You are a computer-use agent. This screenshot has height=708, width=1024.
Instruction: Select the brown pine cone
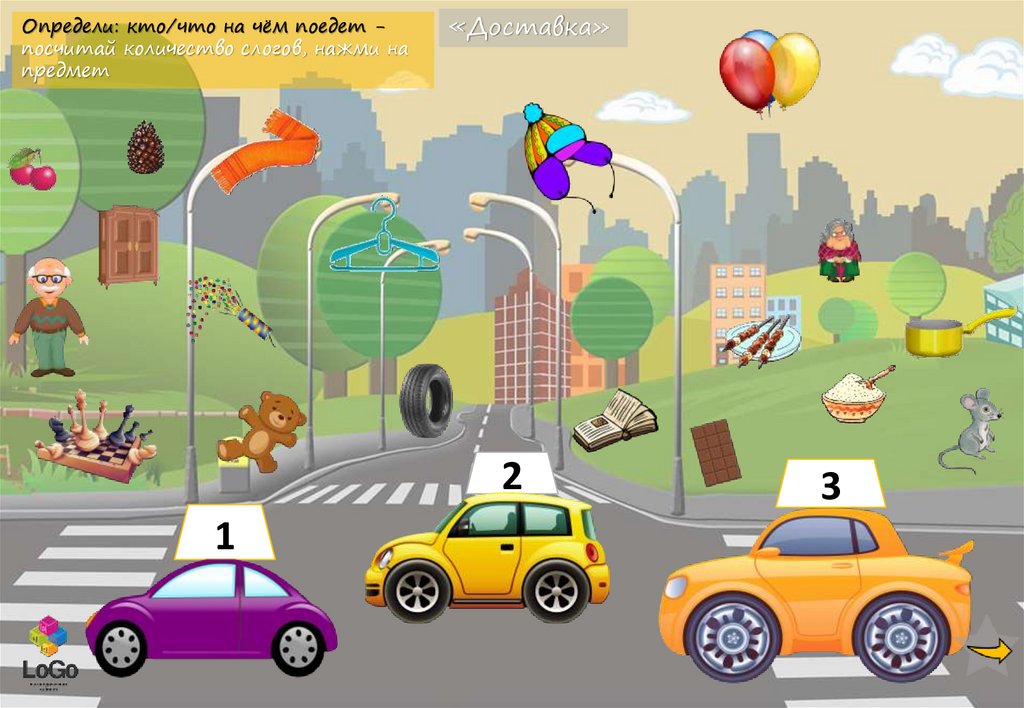145,148
